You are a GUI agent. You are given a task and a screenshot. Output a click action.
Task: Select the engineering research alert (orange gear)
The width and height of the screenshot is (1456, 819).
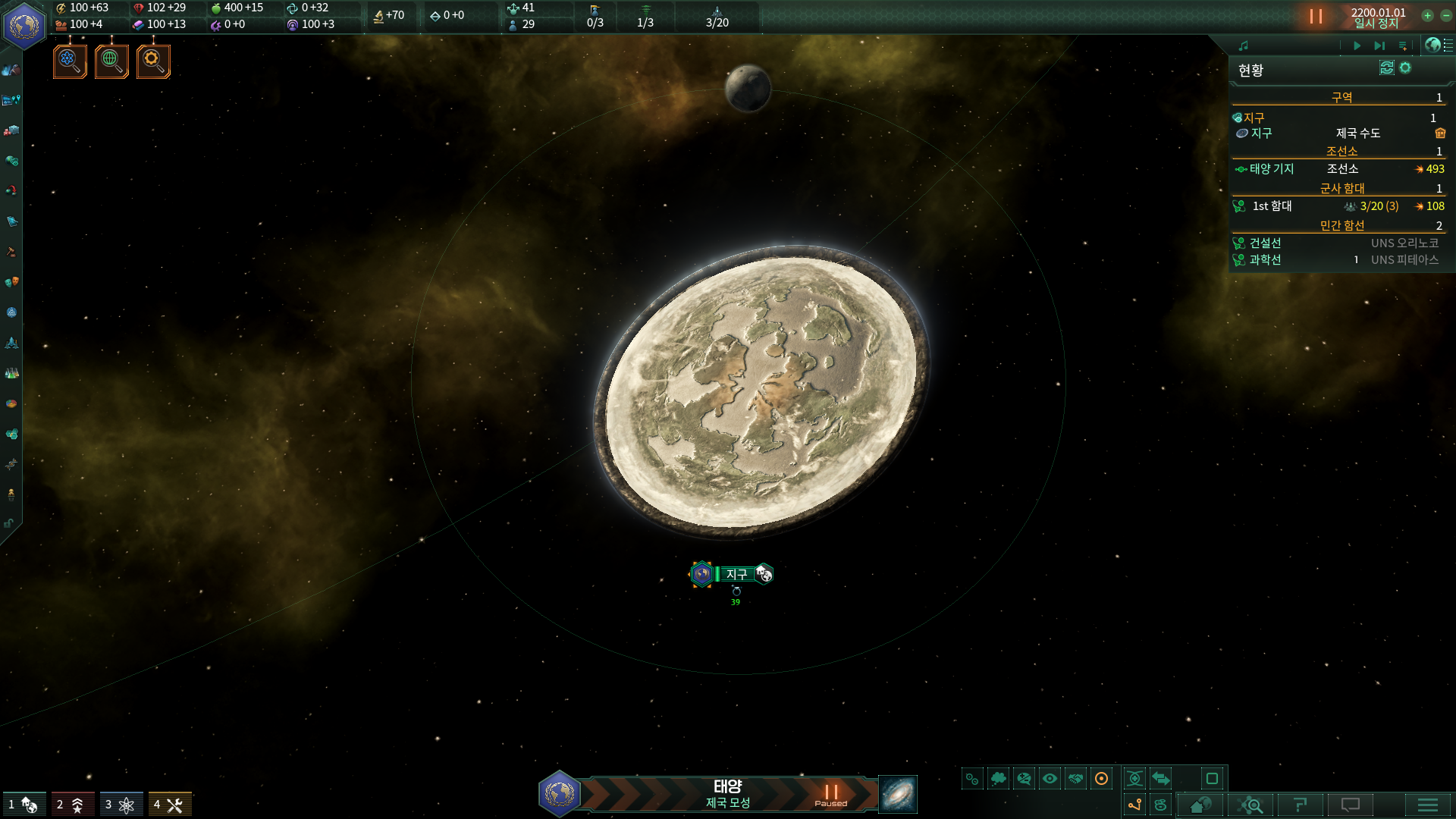click(x=153, y=61)
